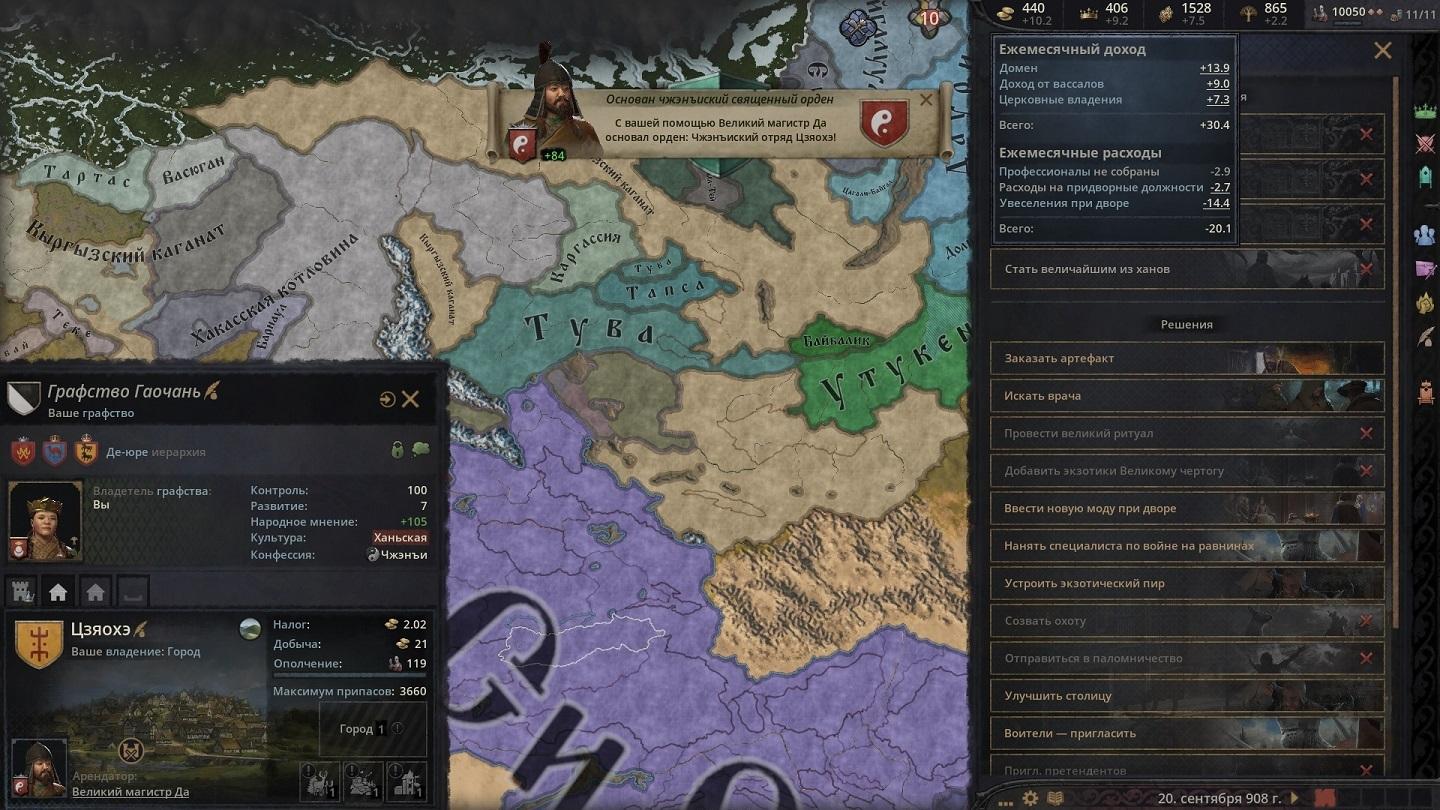Open the game settings gear icon
The image size is (1440, 810).
1030,798
